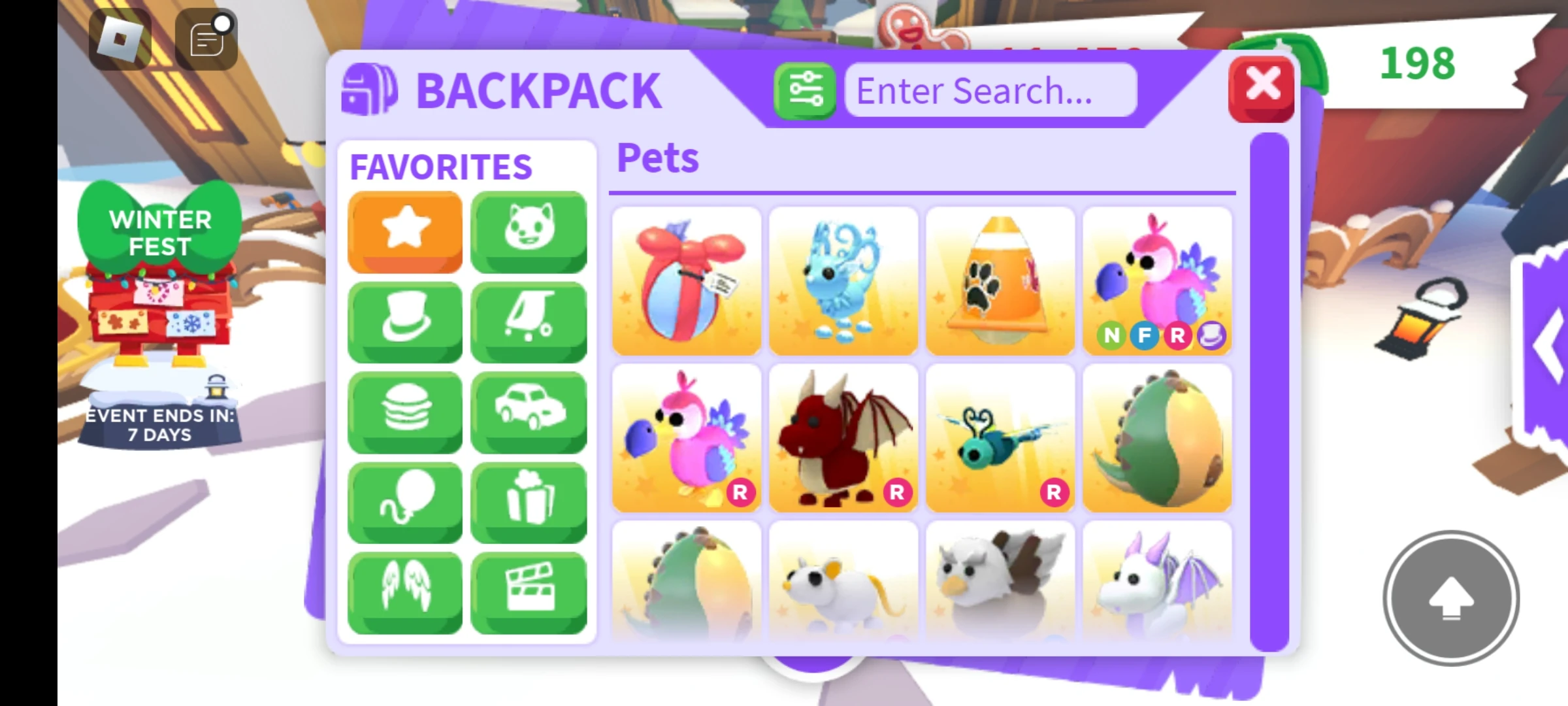Open the strollers category

click(529, 320)
